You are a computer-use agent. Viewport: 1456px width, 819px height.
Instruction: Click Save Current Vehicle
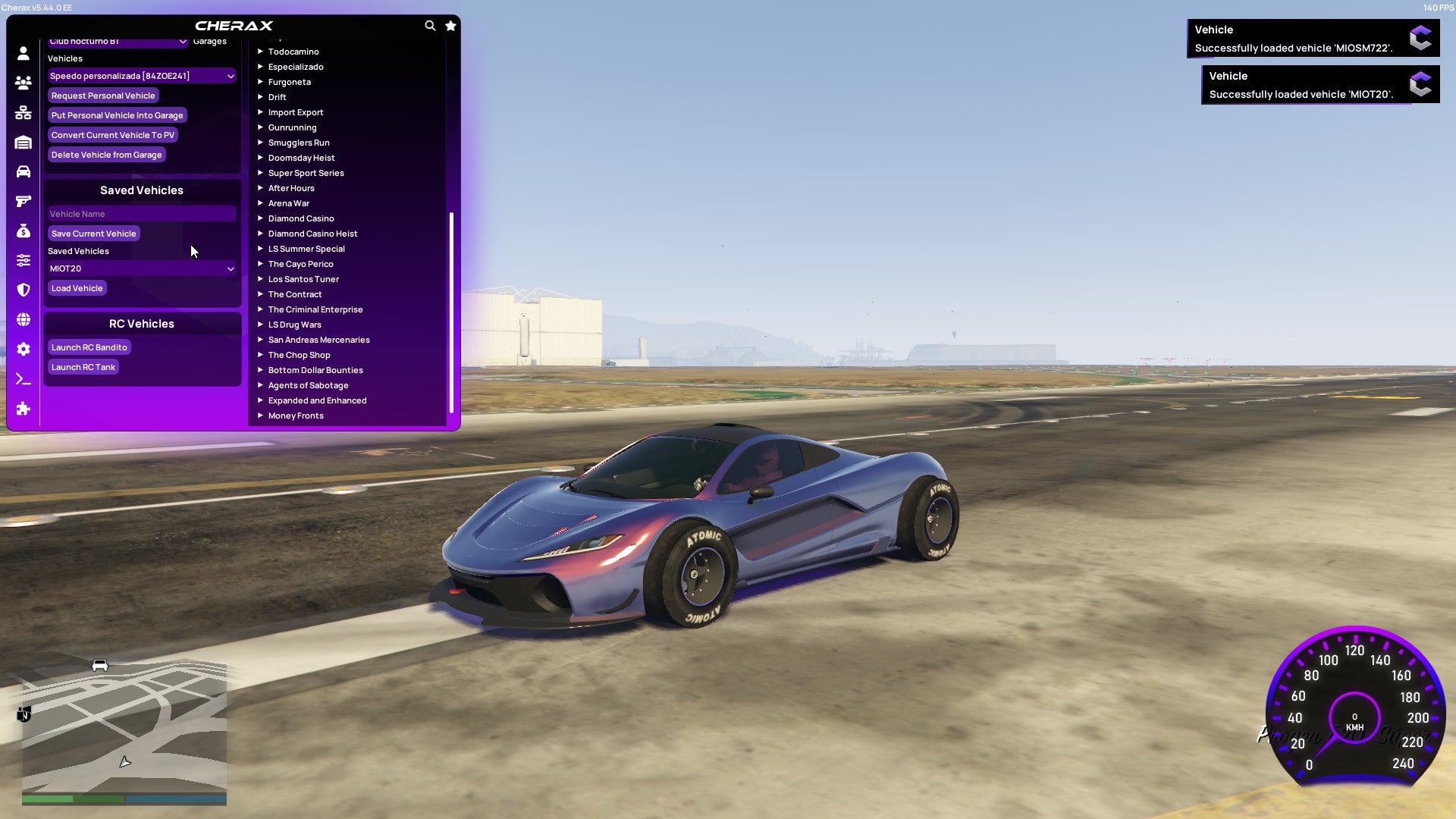(x=93, y=234)
